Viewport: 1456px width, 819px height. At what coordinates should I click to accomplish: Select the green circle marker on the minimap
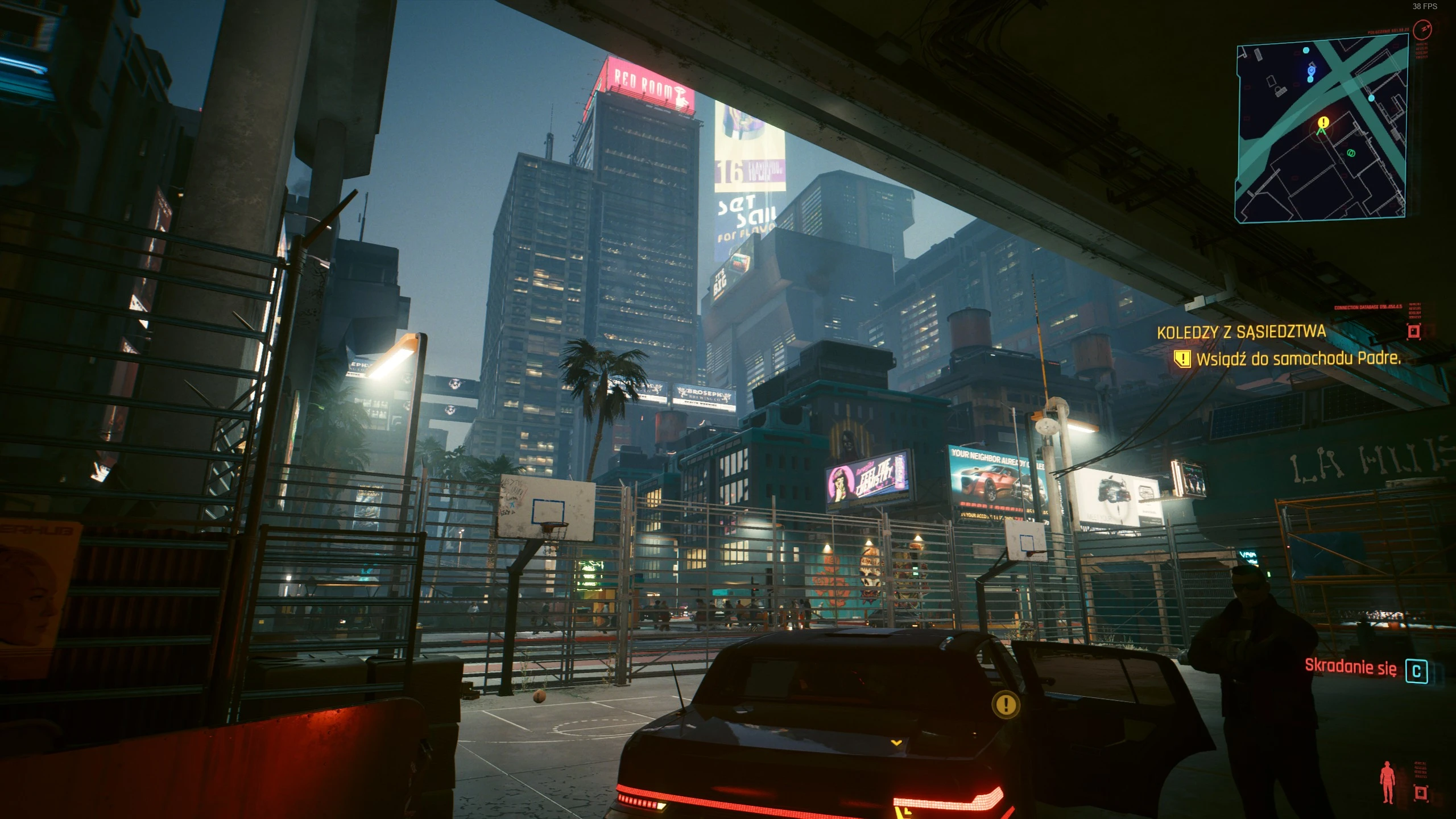(1351, 153)
